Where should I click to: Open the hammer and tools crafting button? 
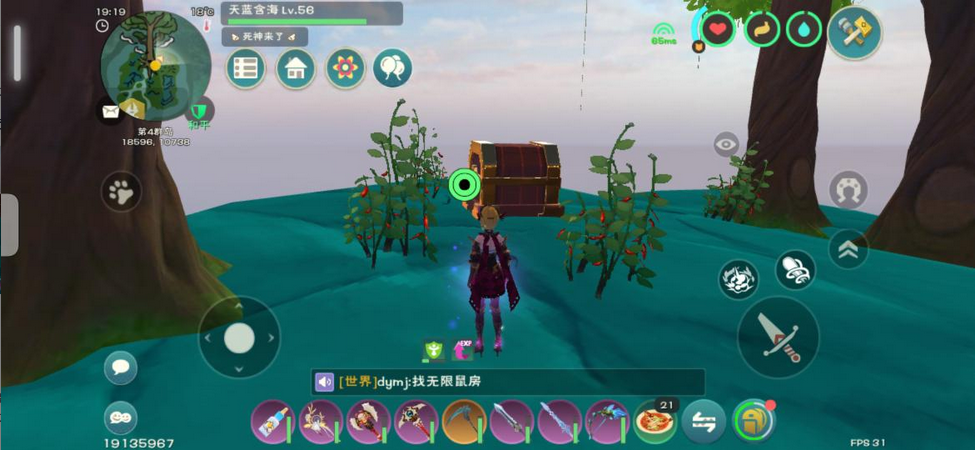pyautogui.click(x=854, y=33)
